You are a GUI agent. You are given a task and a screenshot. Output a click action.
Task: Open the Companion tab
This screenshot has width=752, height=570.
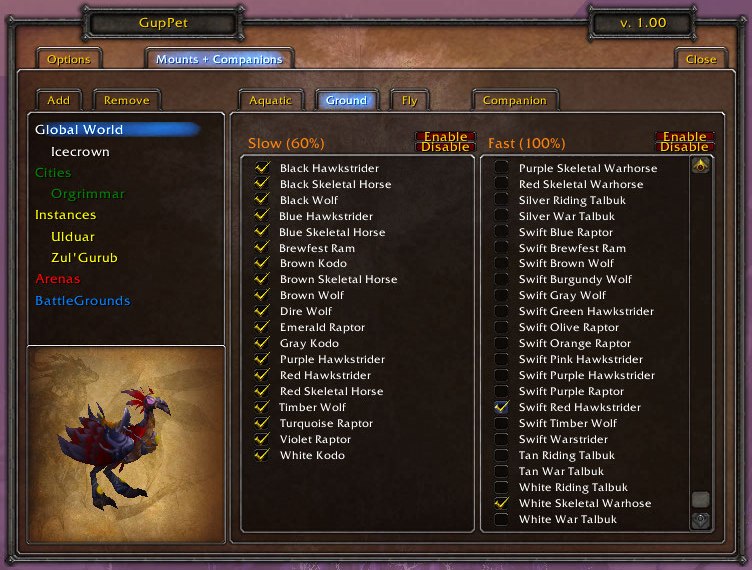pos(514,100)
